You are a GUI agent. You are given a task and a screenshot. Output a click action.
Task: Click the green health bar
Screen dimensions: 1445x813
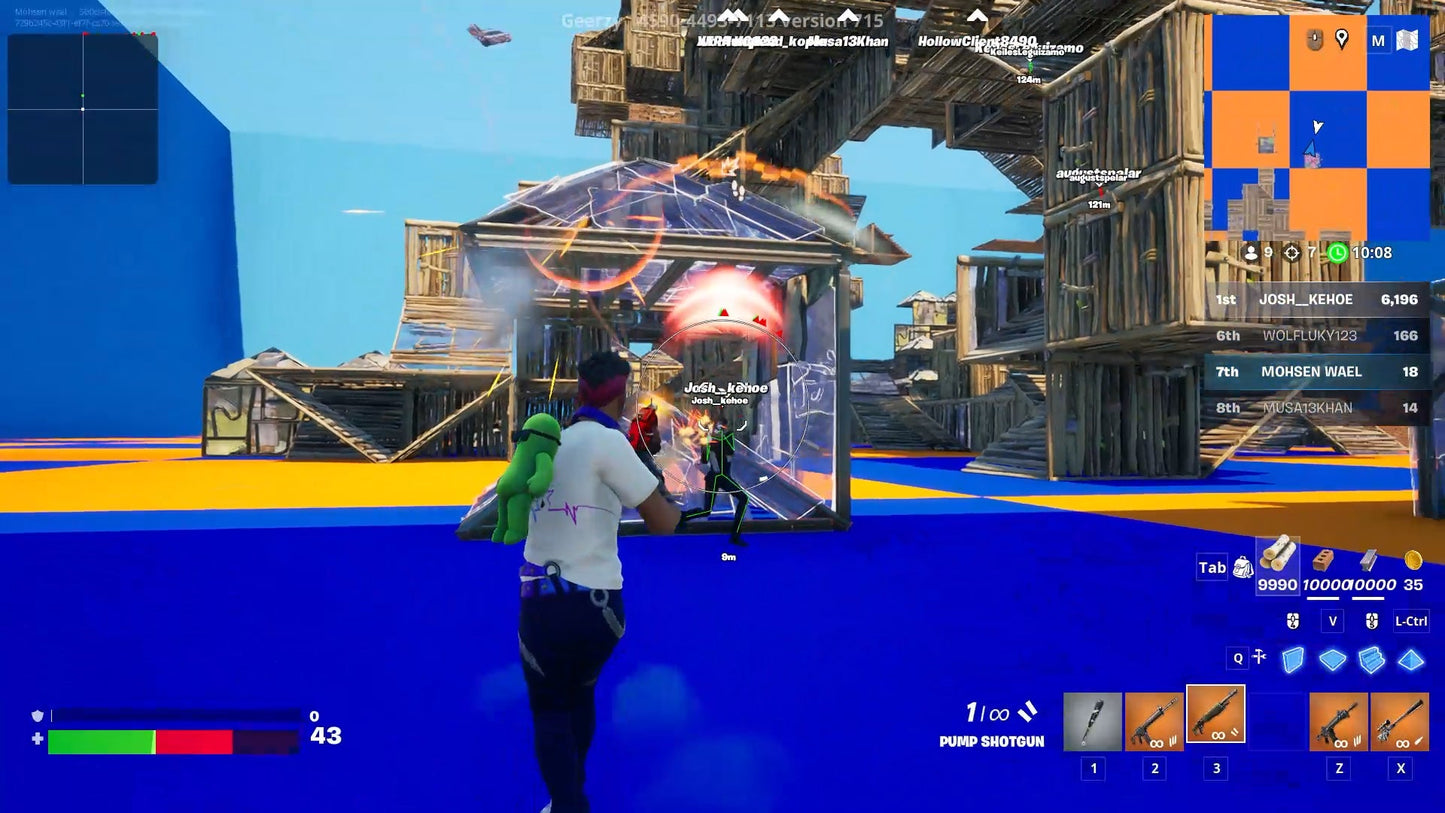click(100, 743)
